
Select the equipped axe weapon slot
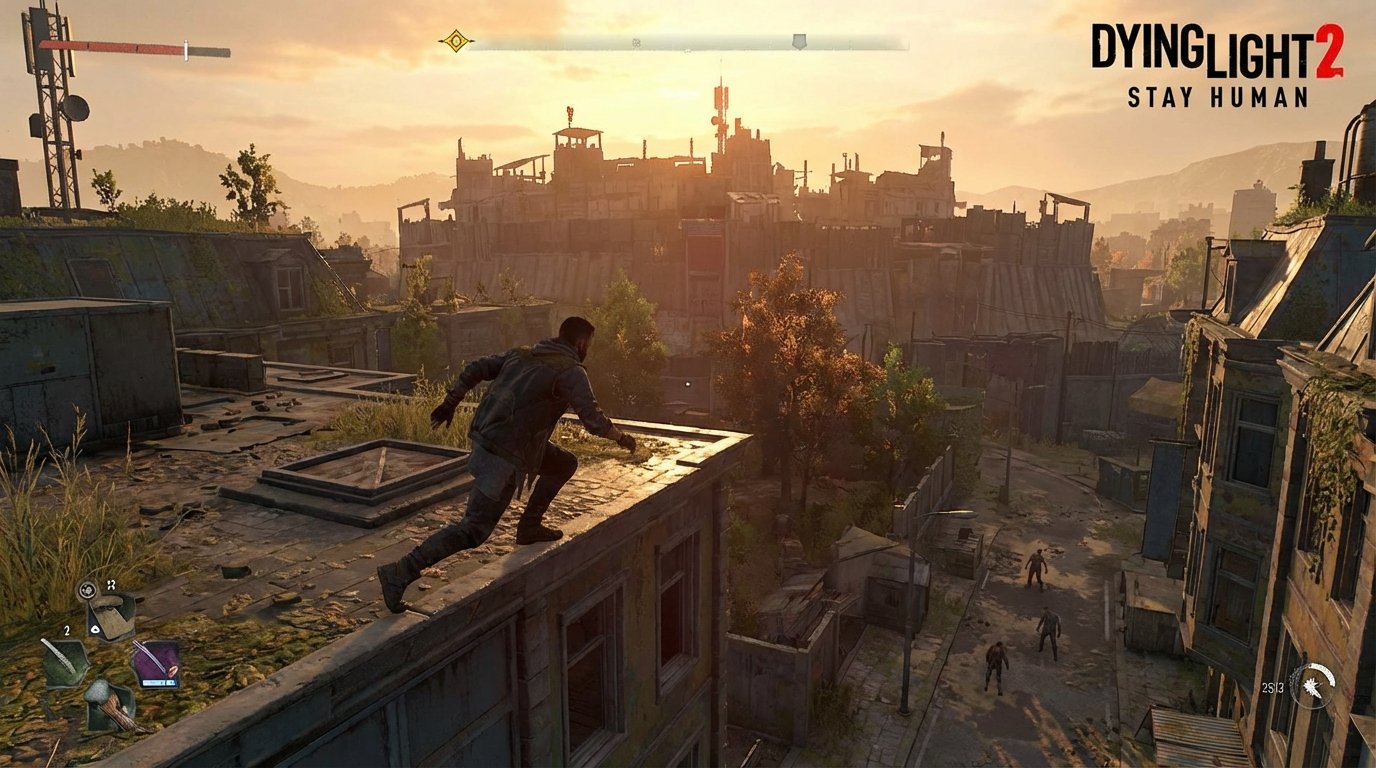tap(112, 618)
